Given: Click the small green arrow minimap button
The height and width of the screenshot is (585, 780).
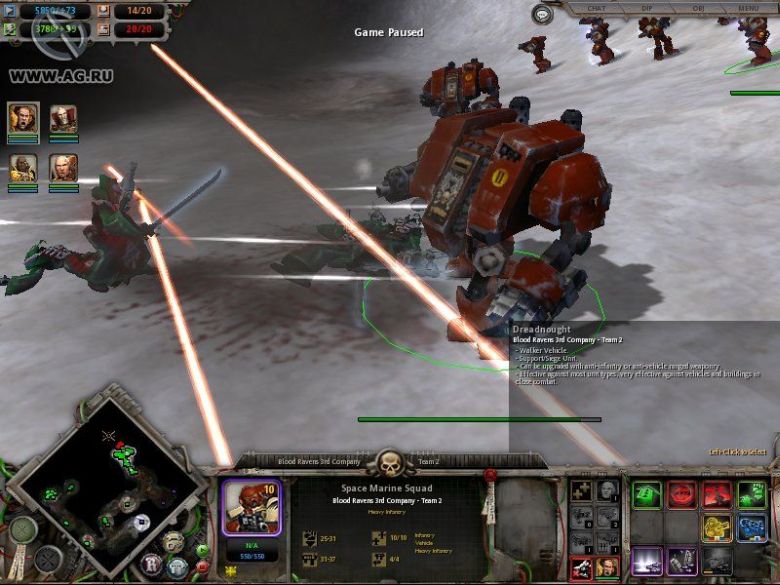Looking at the screenshot, I should point(201,549).
